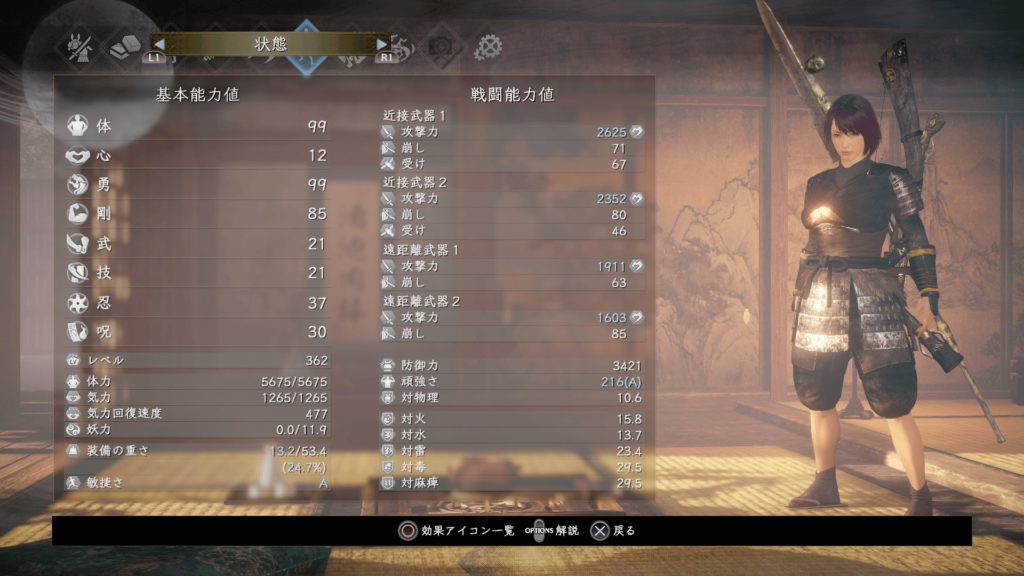The width and height of the screenshot is (1024, 576).
Task: Click the right arrow beside 状態 header
Action: [x=381, y=44]
